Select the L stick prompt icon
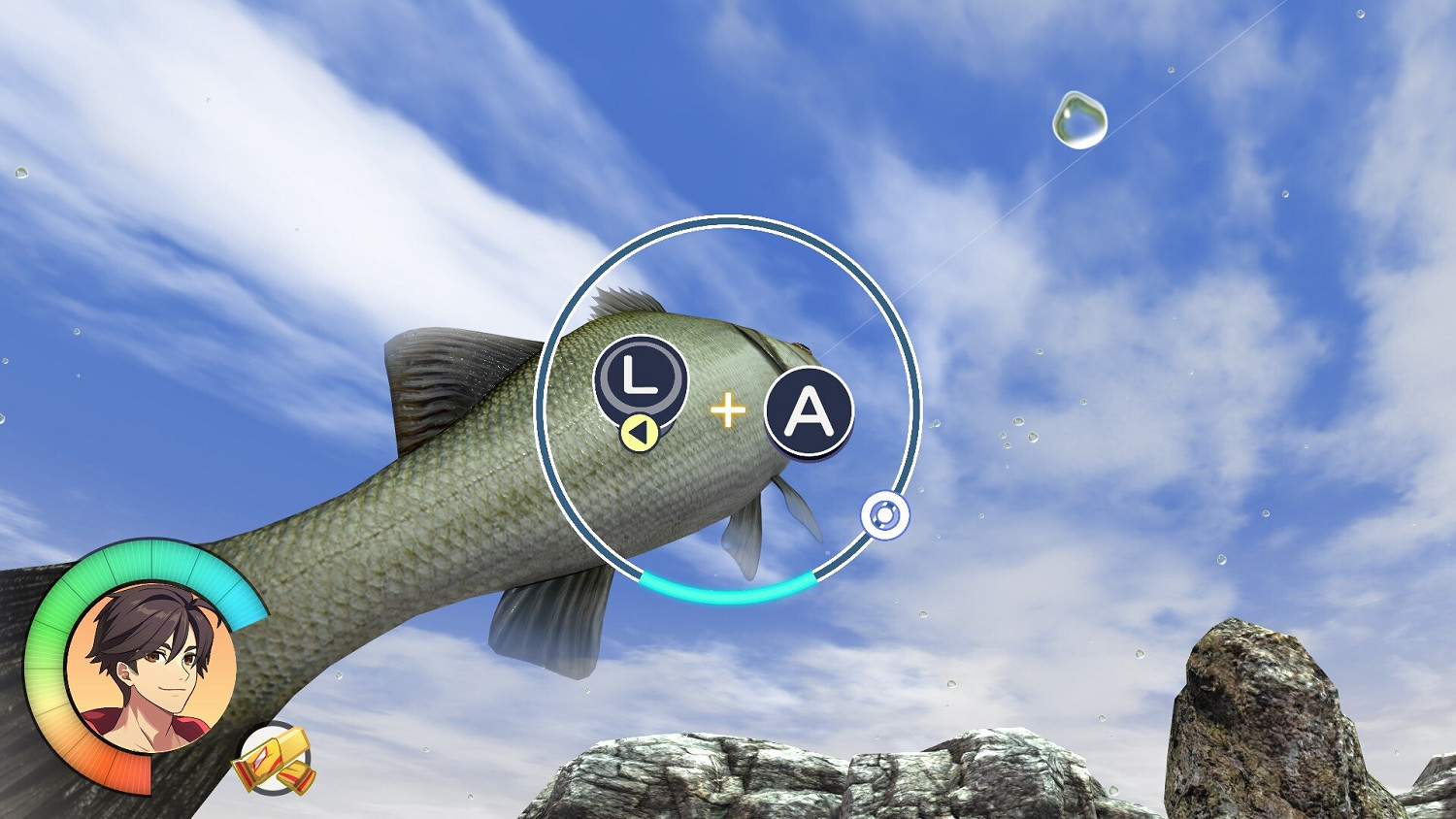The height and width of the screenshot is (819, 1456). click(x=642, y=380)
